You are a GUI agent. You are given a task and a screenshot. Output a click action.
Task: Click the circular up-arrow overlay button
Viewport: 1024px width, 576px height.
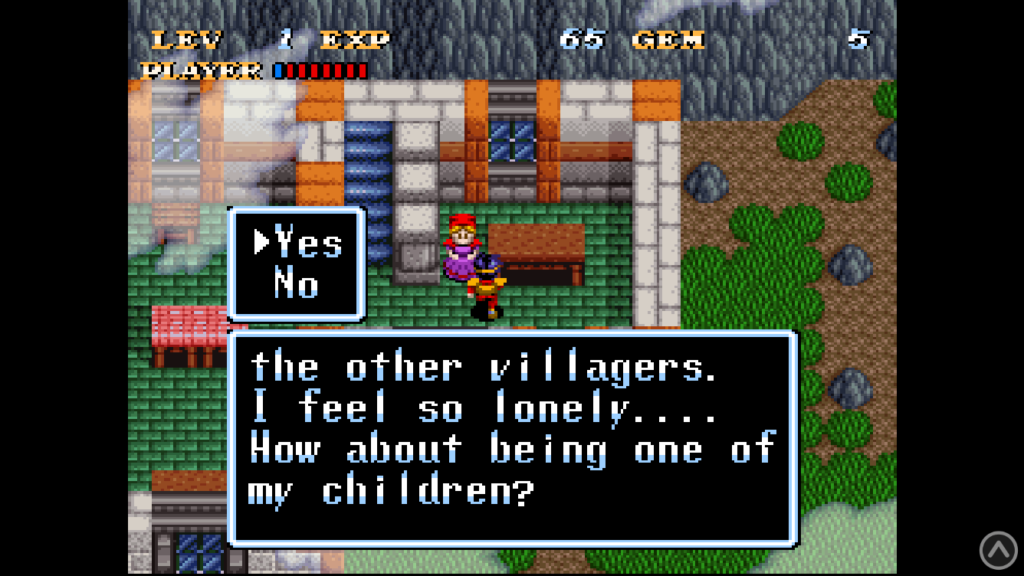pyautogui.click(x=997, y=549)
